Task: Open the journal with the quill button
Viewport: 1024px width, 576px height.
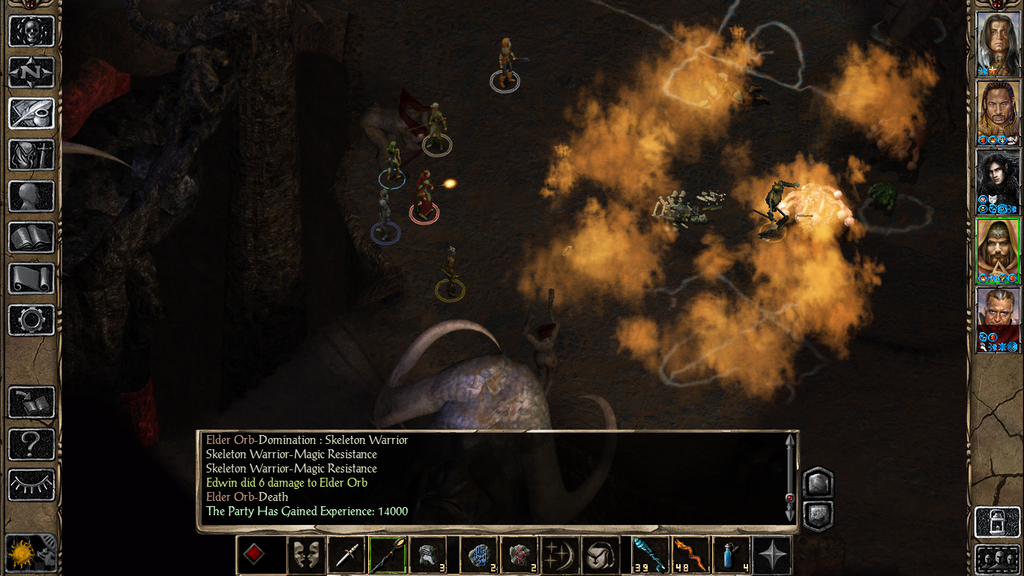Action: [x=31, y=113]
